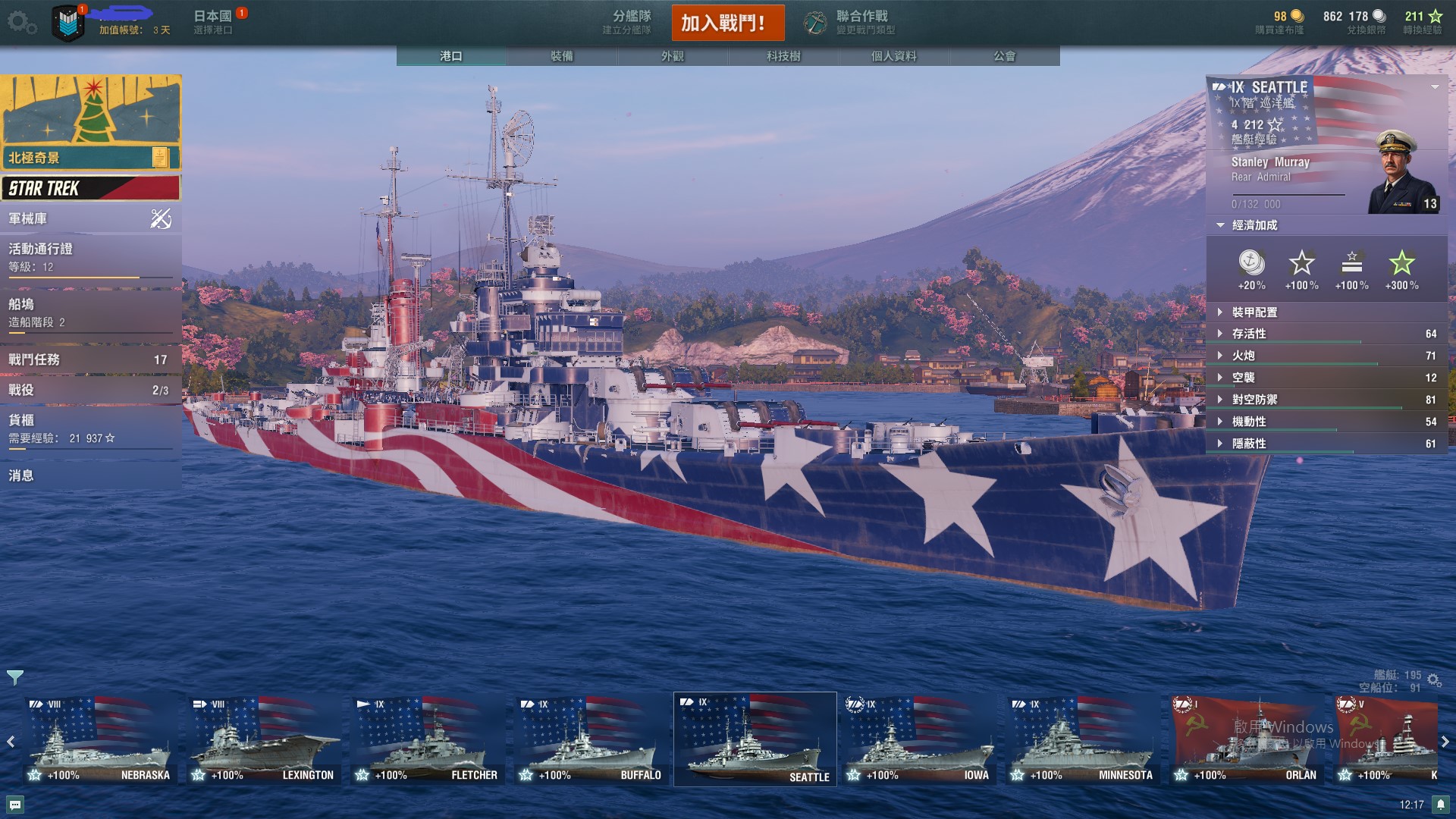The height and width of the screenshot is (819, 1456).
Task: Open the ship carousel filter funnel
Action: click(x=15, y=677)
